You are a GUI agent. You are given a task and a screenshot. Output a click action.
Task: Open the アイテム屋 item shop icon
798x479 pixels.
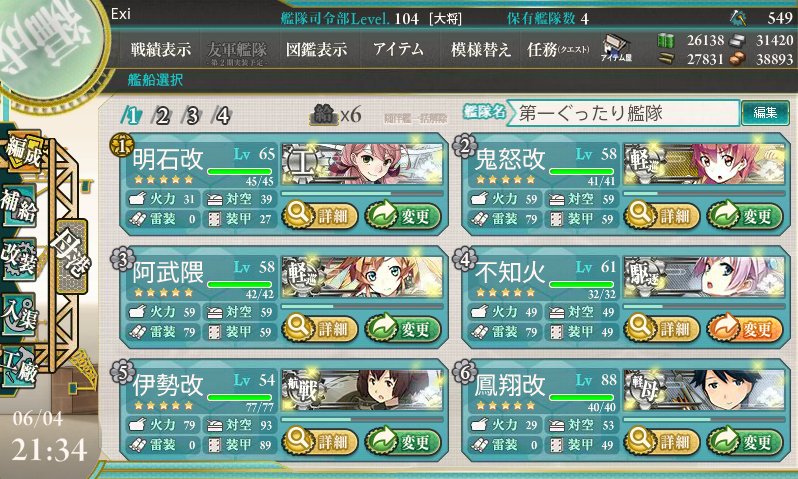click(615, 50)
